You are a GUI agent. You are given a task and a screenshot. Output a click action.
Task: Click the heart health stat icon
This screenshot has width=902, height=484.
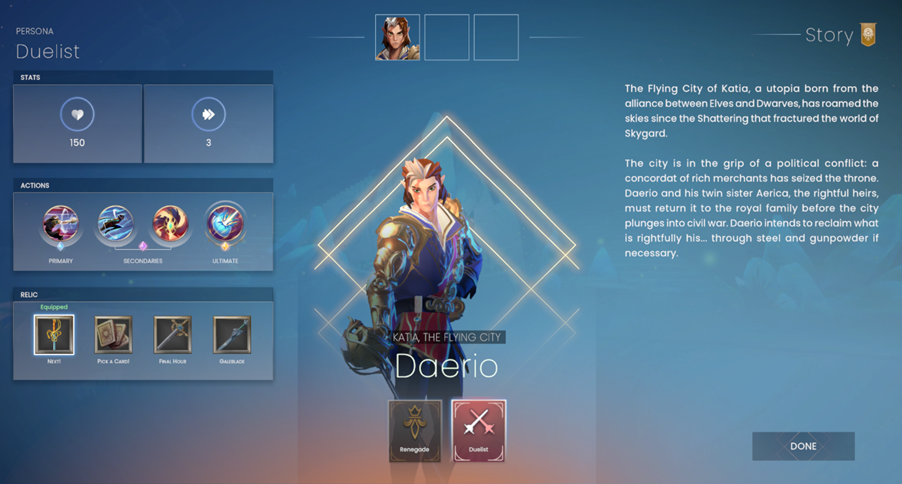pos(77,114)
